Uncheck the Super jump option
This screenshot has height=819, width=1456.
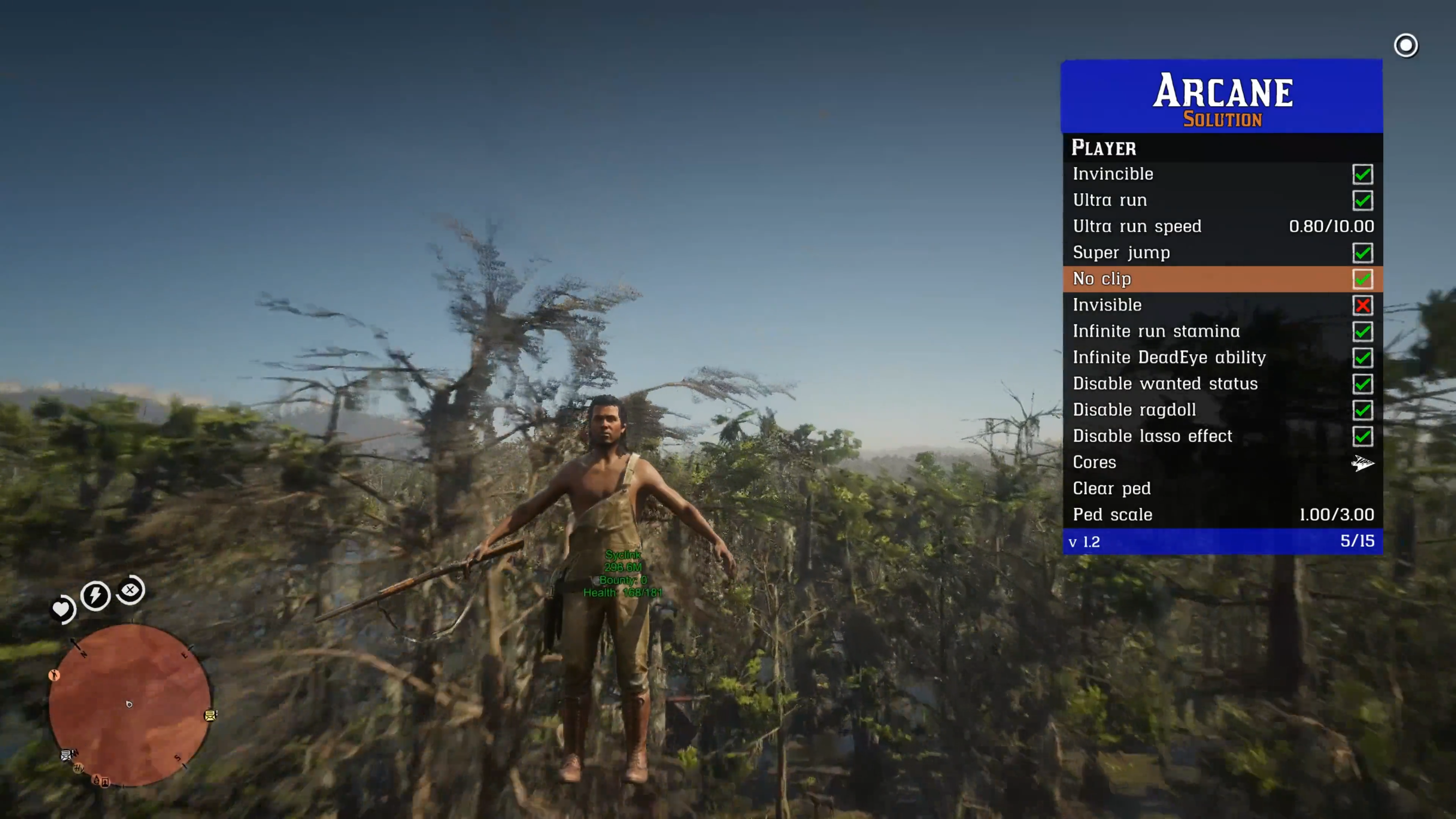coord(1362,253)
